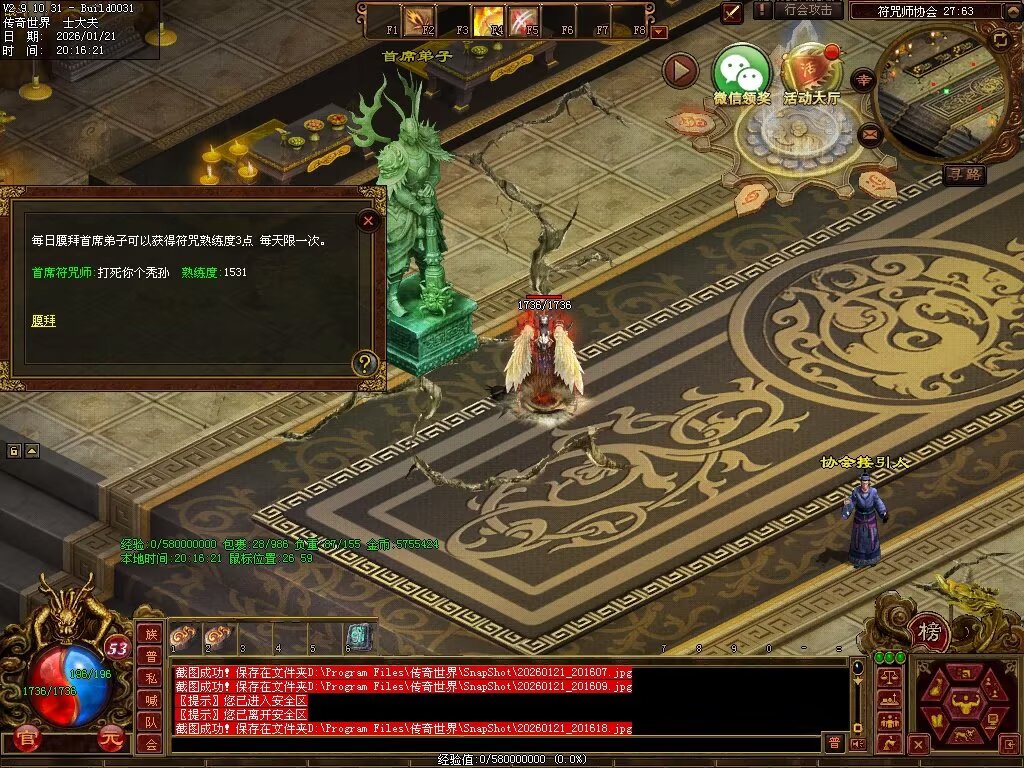
Task: Click the 官 round button under the orb
Action: [x=27, y=741]
